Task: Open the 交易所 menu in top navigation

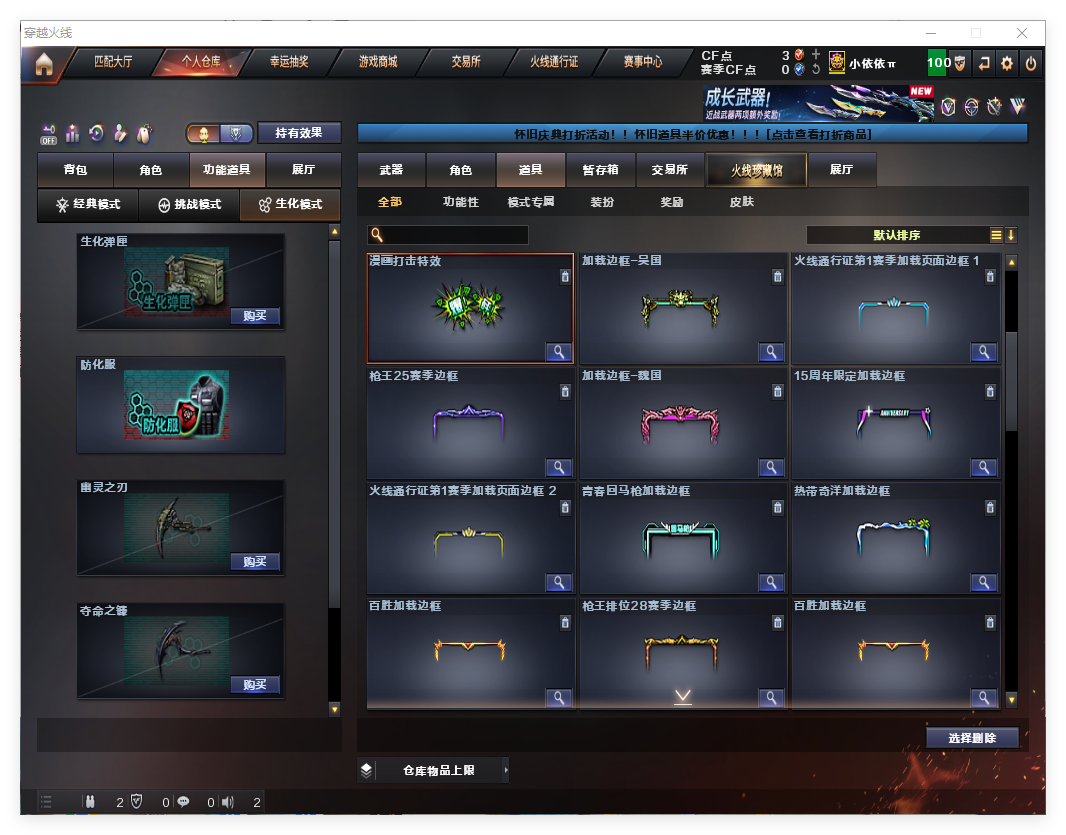Action: pos(466,62)
